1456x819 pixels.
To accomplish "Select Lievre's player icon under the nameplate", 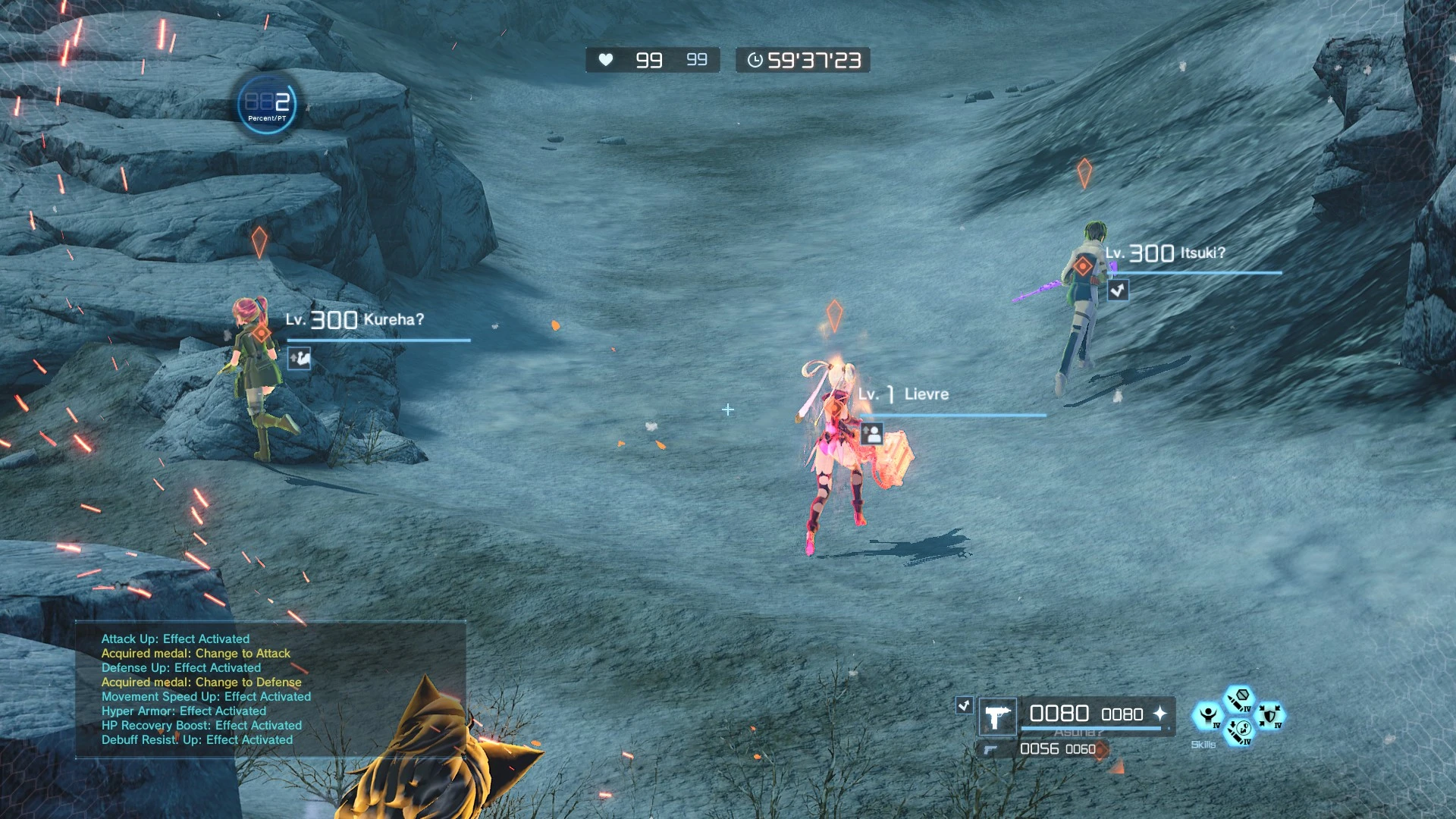I will (x=872, y=434).
